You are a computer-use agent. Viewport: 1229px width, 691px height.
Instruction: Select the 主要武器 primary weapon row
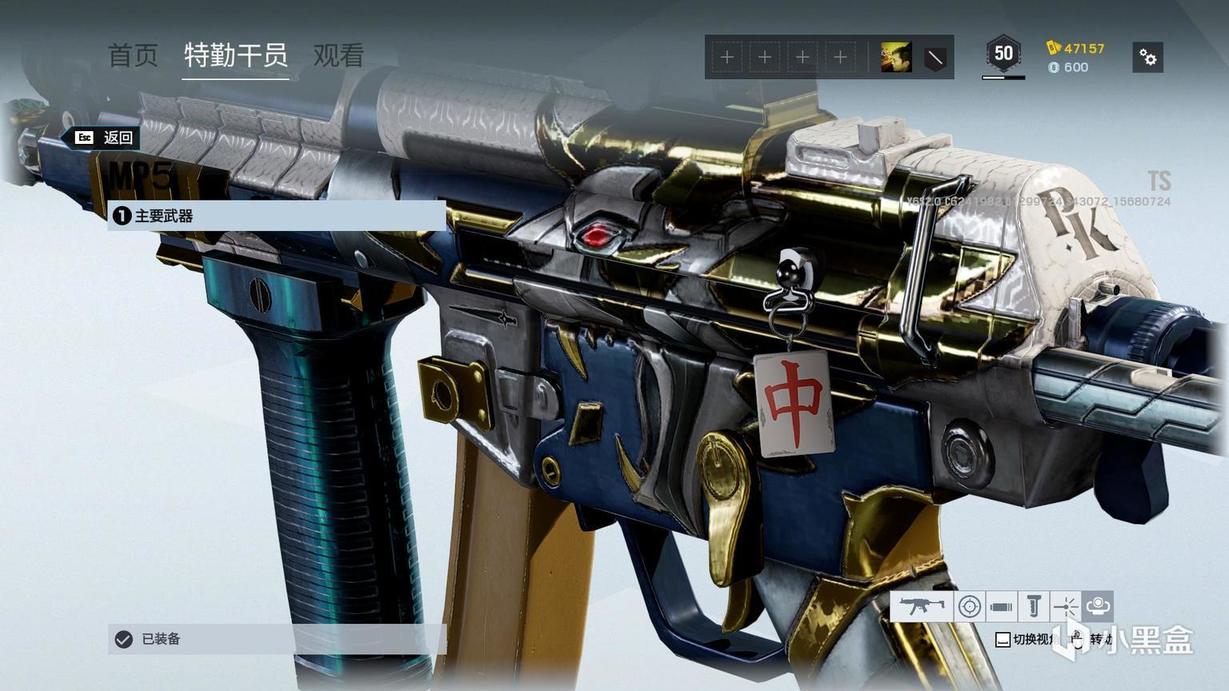tap(276, 215)
